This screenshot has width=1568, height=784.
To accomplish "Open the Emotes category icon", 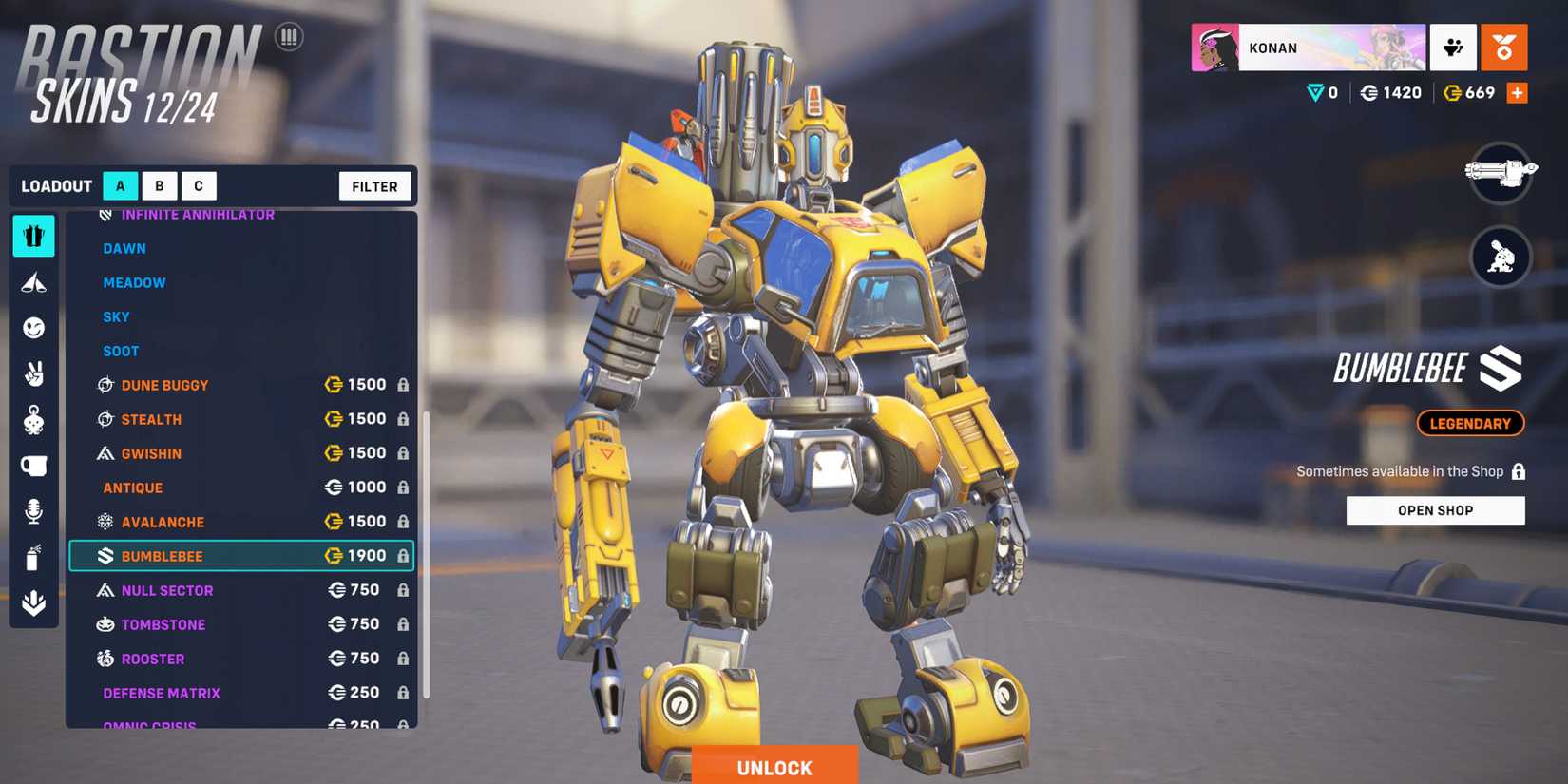I will [x=33, y=327].
